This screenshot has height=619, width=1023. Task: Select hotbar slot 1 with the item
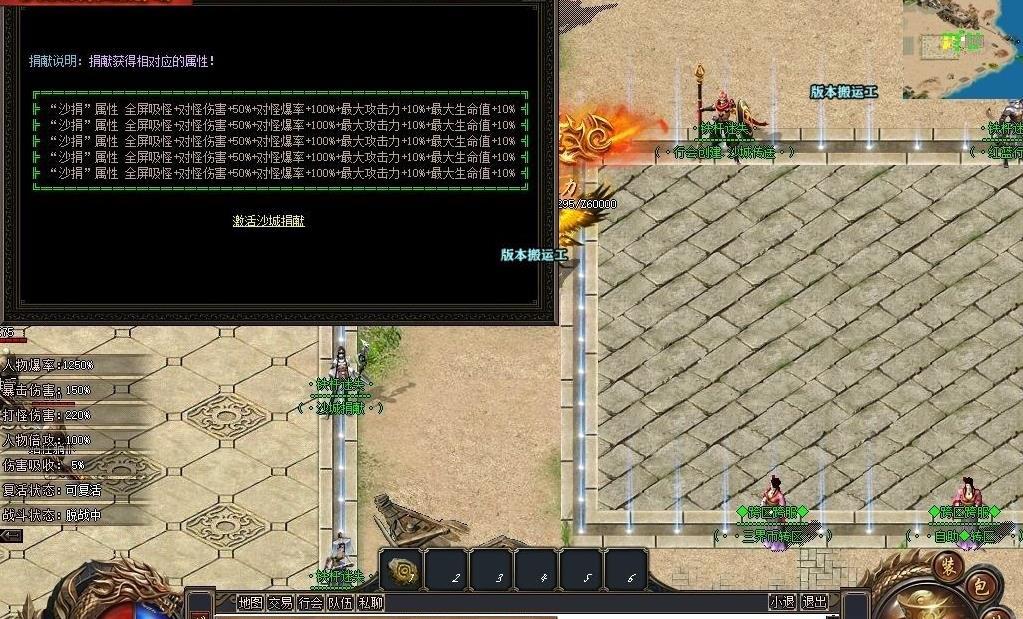[401, 570]
